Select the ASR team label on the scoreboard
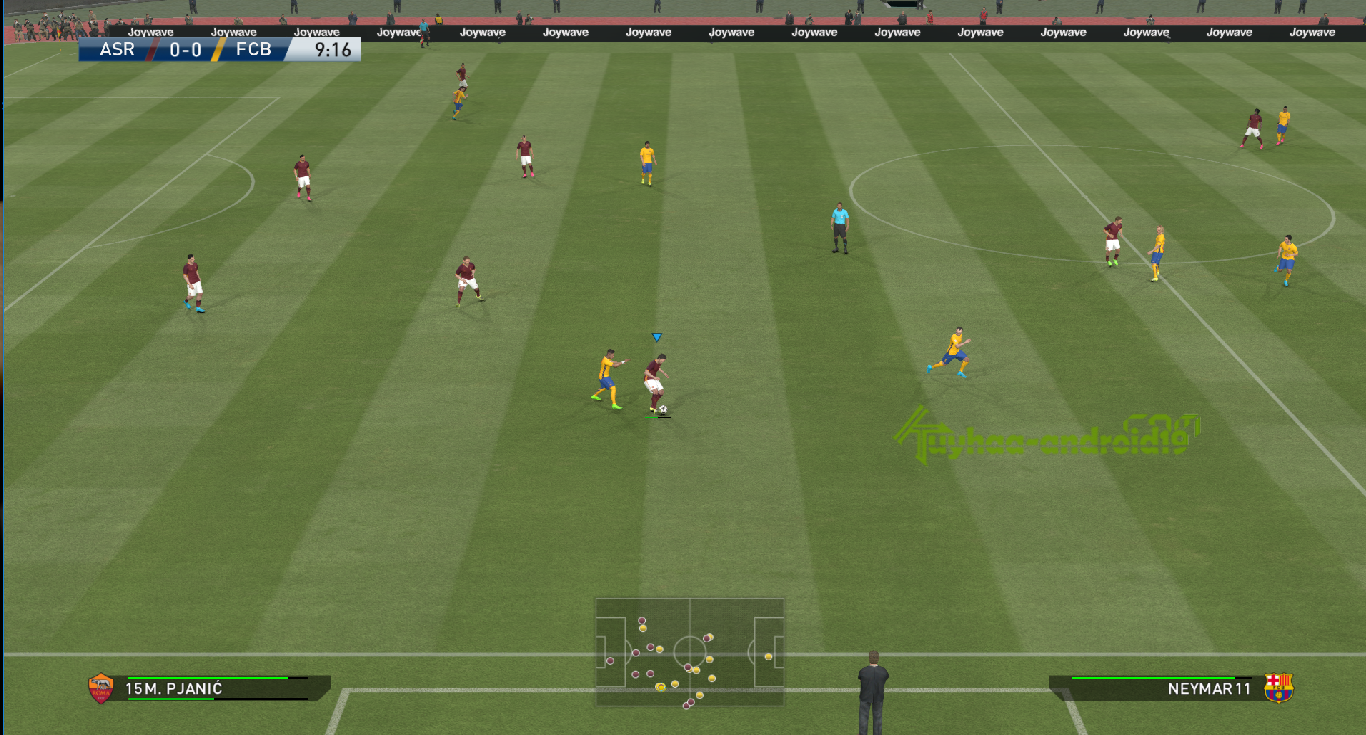Image resolution: width=1366 pixels, height=735 pixels. 118,49
